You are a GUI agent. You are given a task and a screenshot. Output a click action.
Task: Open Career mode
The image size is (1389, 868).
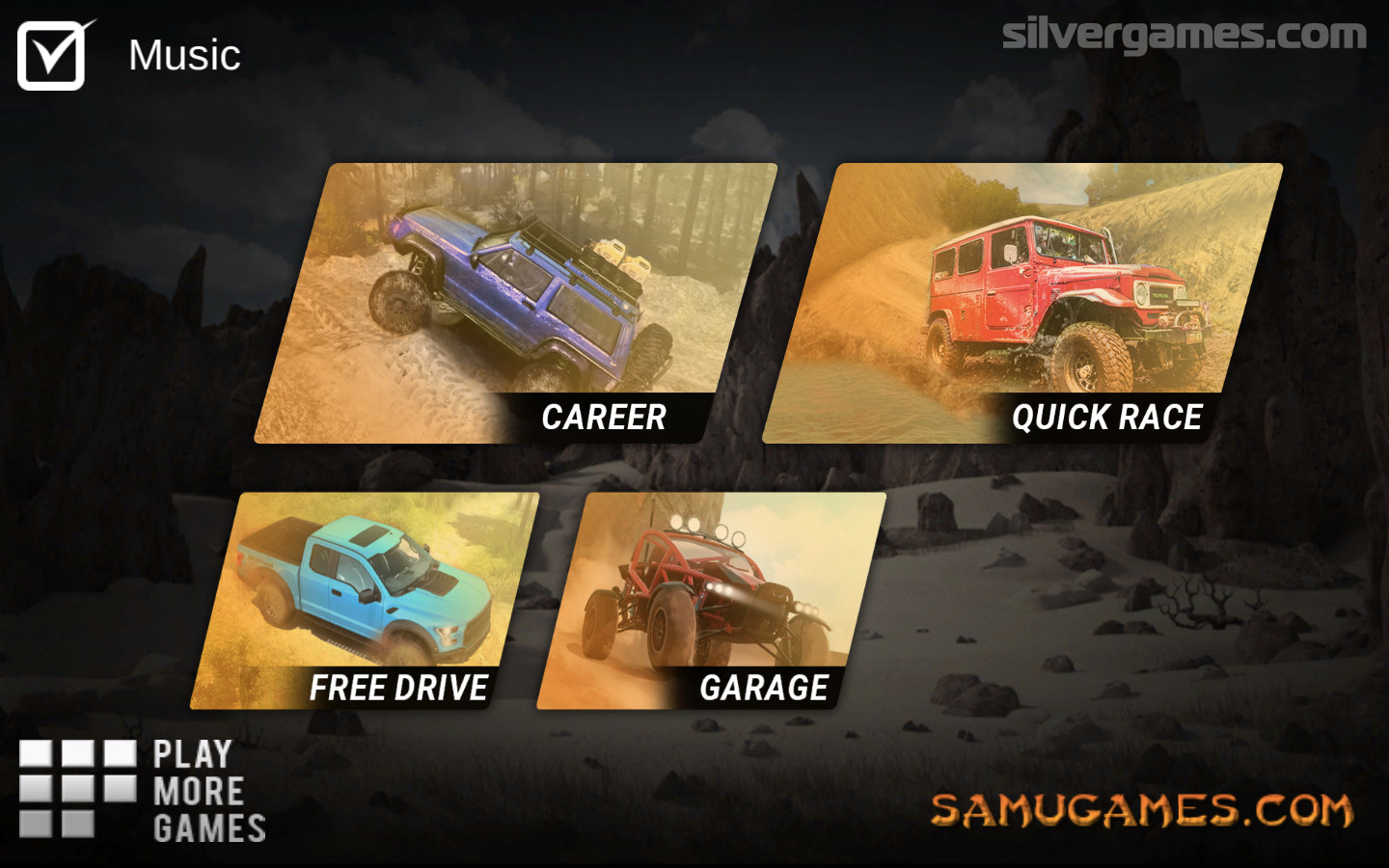click(x=516, y=304)
